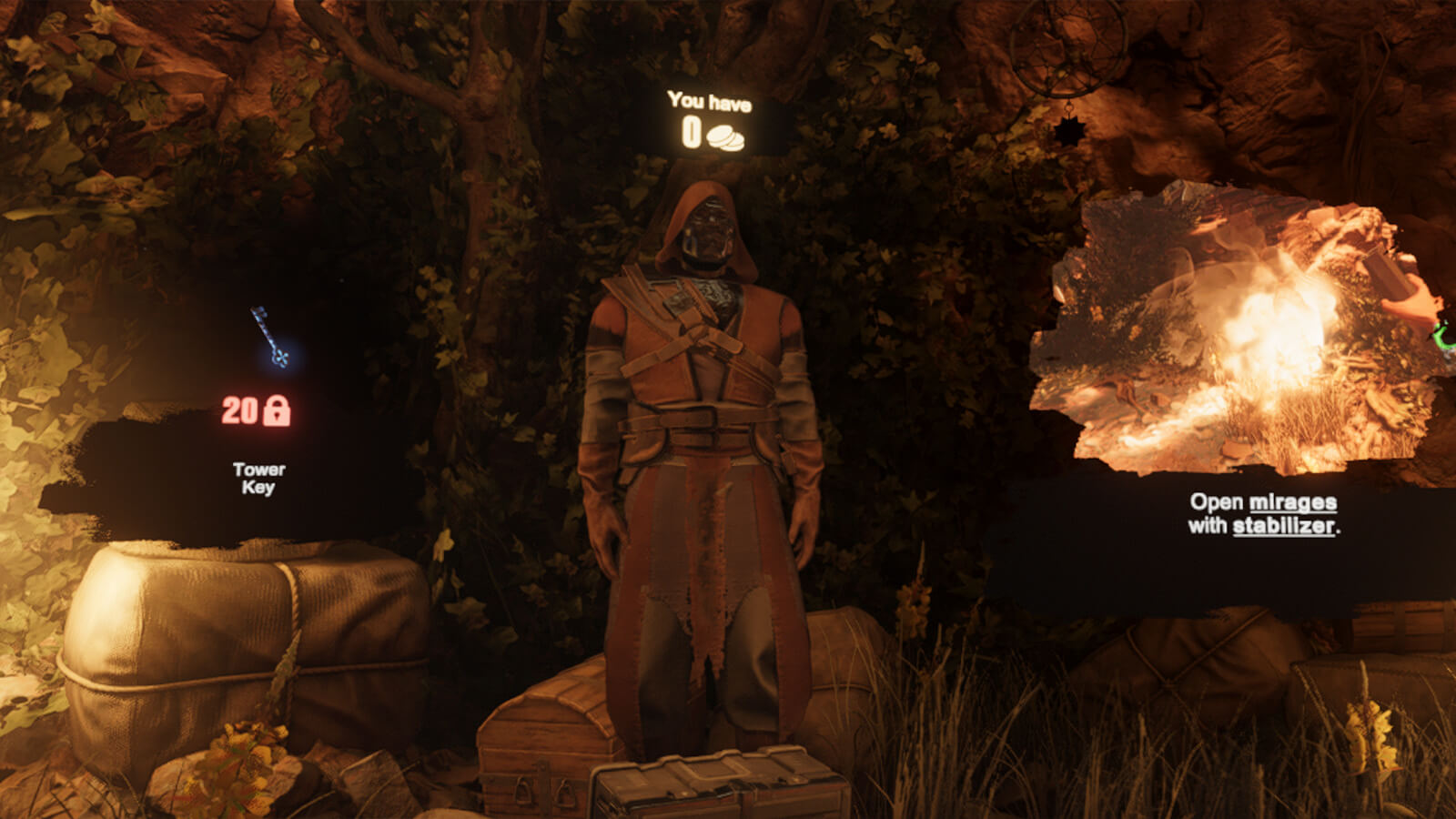Click the underlined 'stabilizer' link

click(x=1283, y=526)
